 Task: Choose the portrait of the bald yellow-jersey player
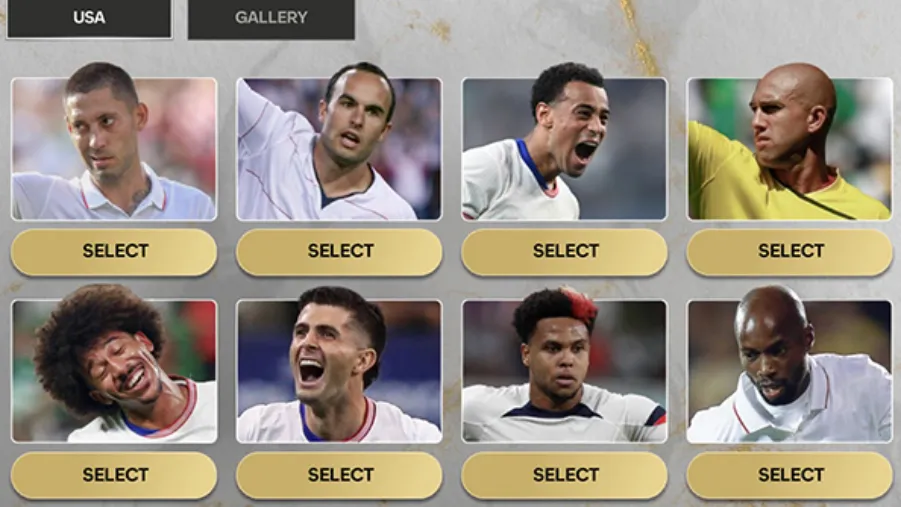(x=789, y=149)
